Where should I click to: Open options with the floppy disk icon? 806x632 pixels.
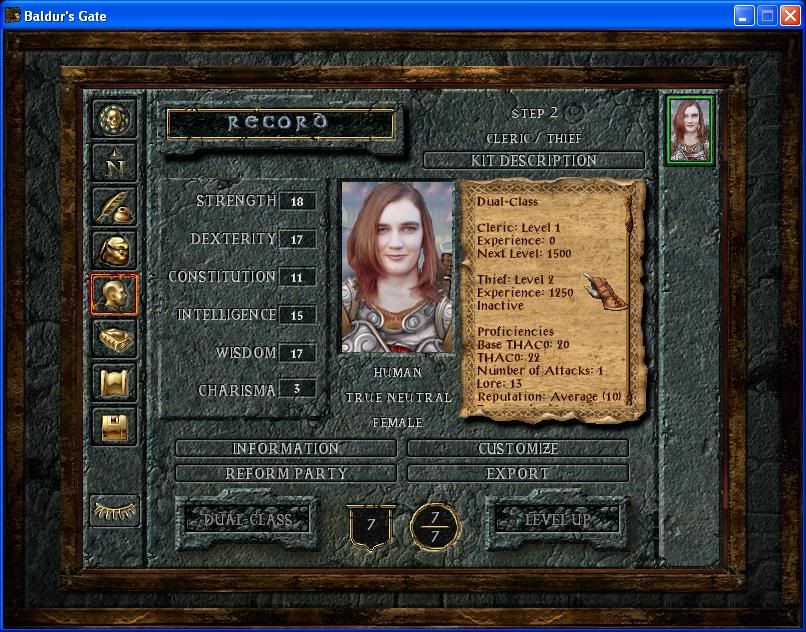pos(115,427)
